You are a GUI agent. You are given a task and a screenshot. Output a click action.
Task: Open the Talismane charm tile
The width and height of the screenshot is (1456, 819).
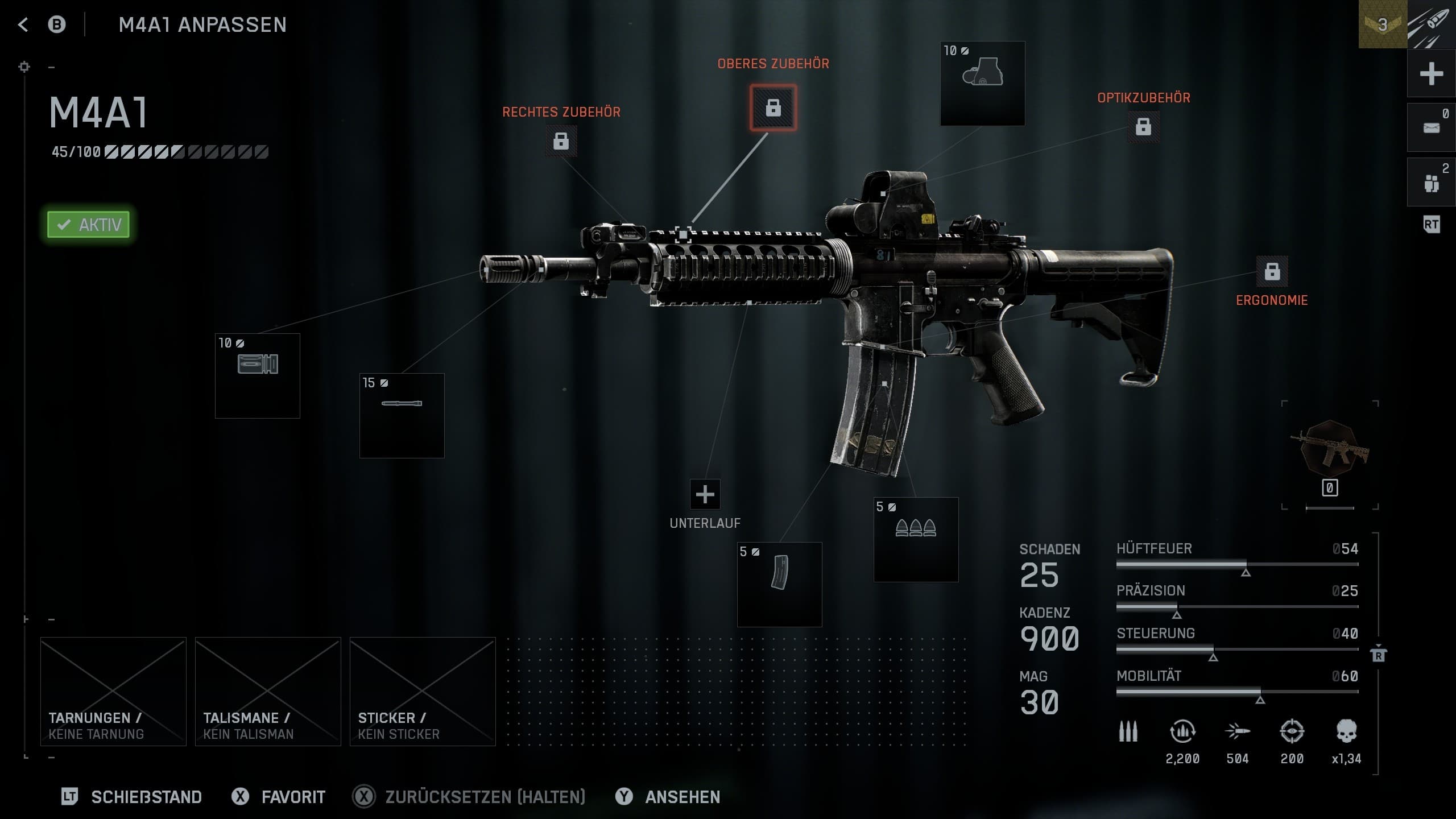click(268, 691)
